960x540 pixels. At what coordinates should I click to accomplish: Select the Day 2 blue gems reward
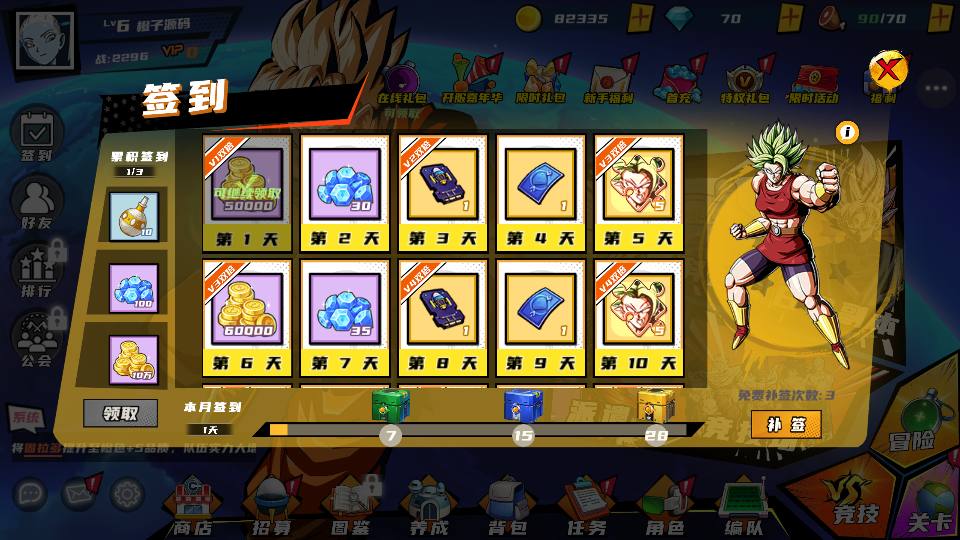pyautogui.click(x=344, y=185)
